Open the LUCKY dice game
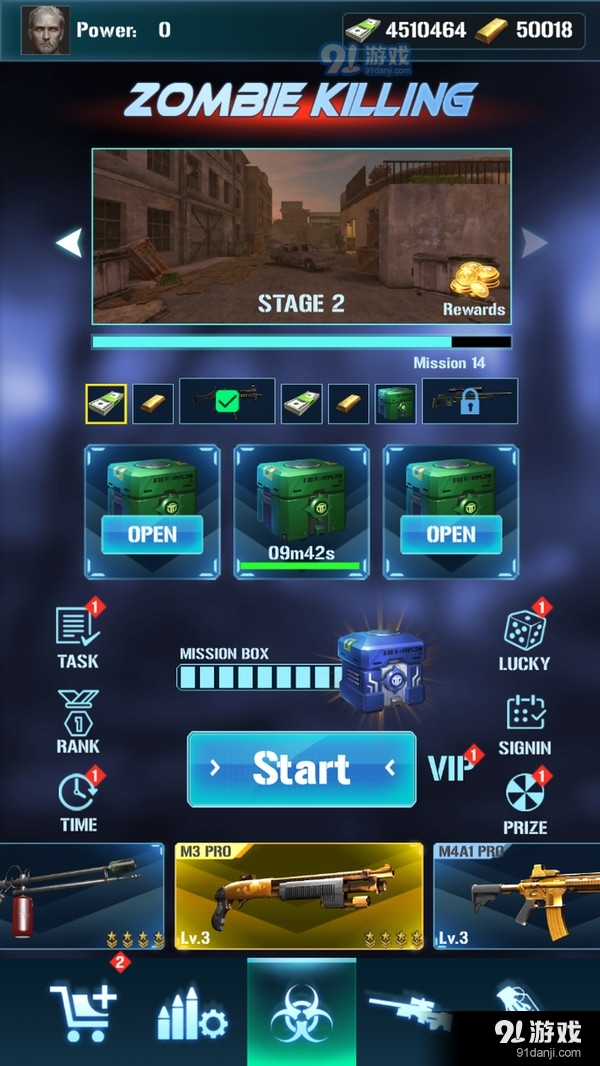The height and width of the screenshot is (1066, 600). coord(524,639)
